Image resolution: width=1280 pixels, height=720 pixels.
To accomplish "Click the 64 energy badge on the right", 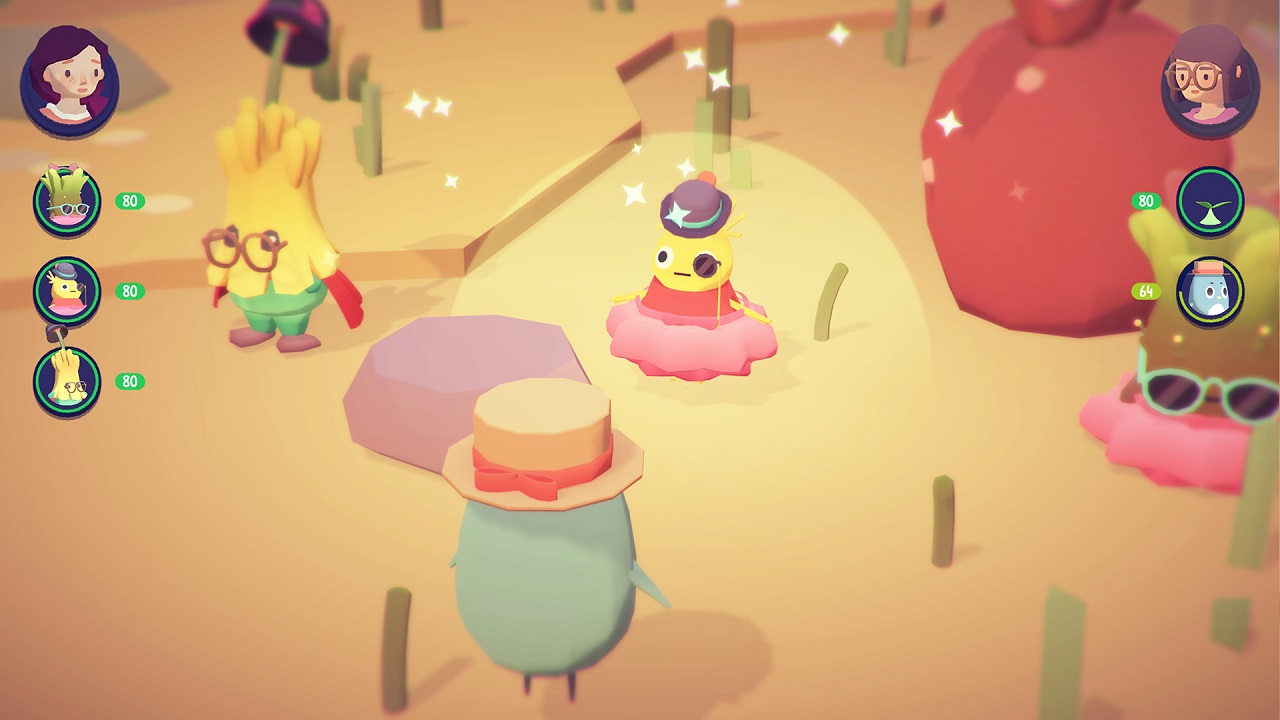I will tap(1146, 291).
